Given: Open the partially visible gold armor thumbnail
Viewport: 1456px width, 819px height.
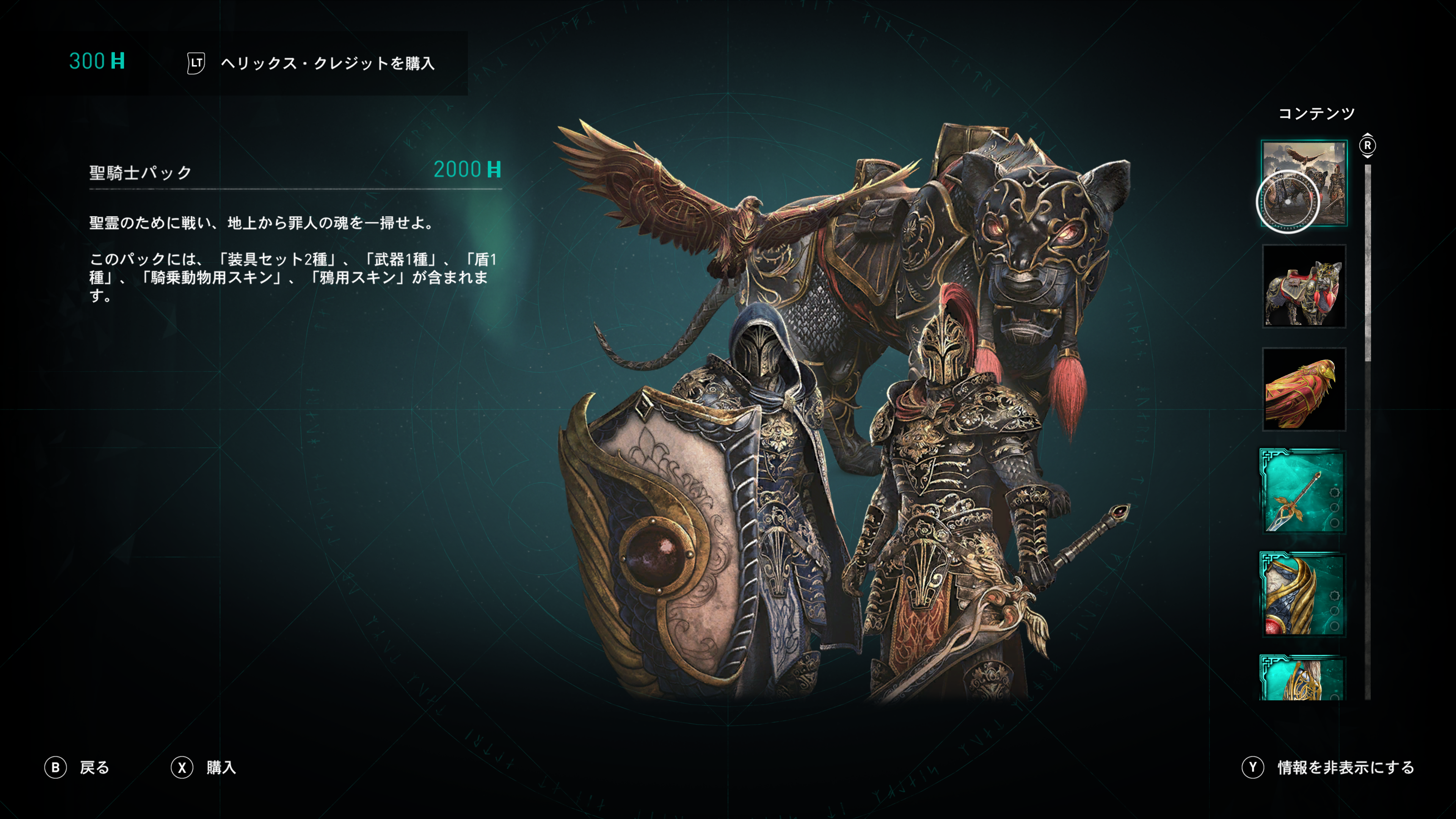Looking at the screenshot, I should (x=1303, y=678).
